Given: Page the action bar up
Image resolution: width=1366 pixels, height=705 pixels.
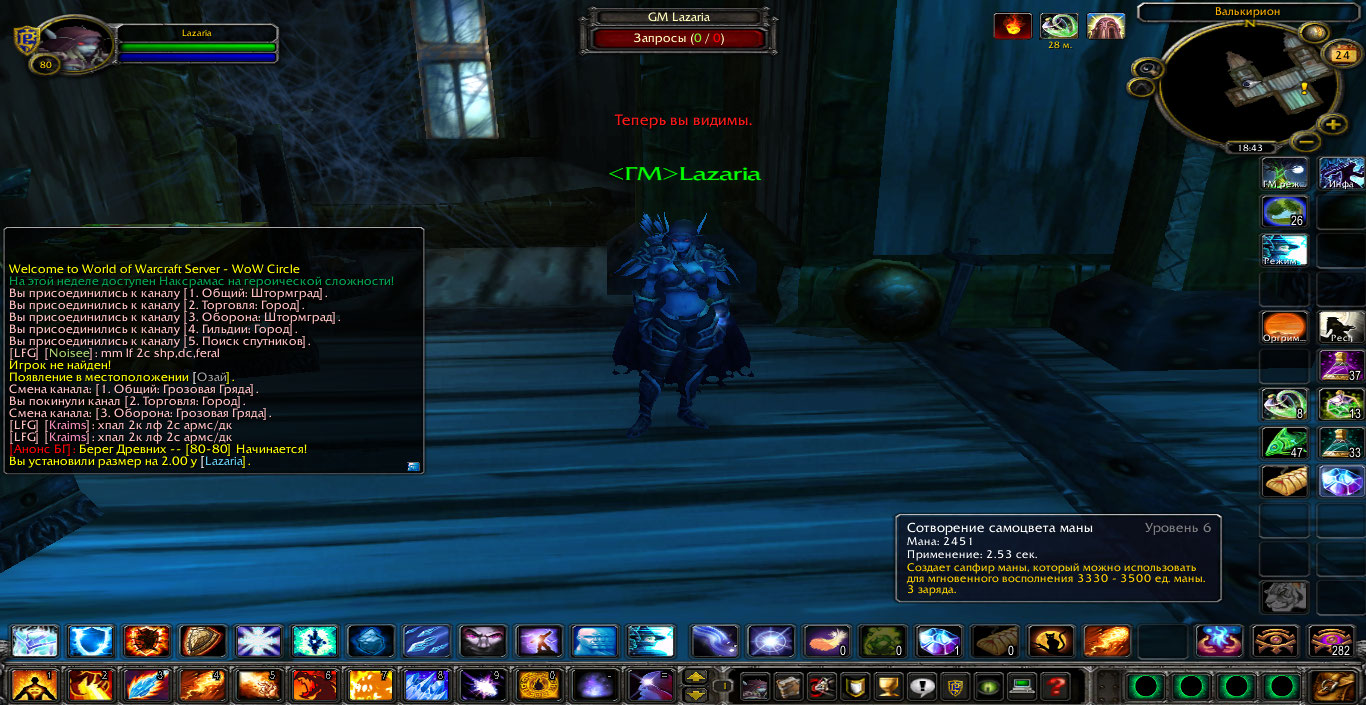Looking at the screenshot, I should 694,678.
